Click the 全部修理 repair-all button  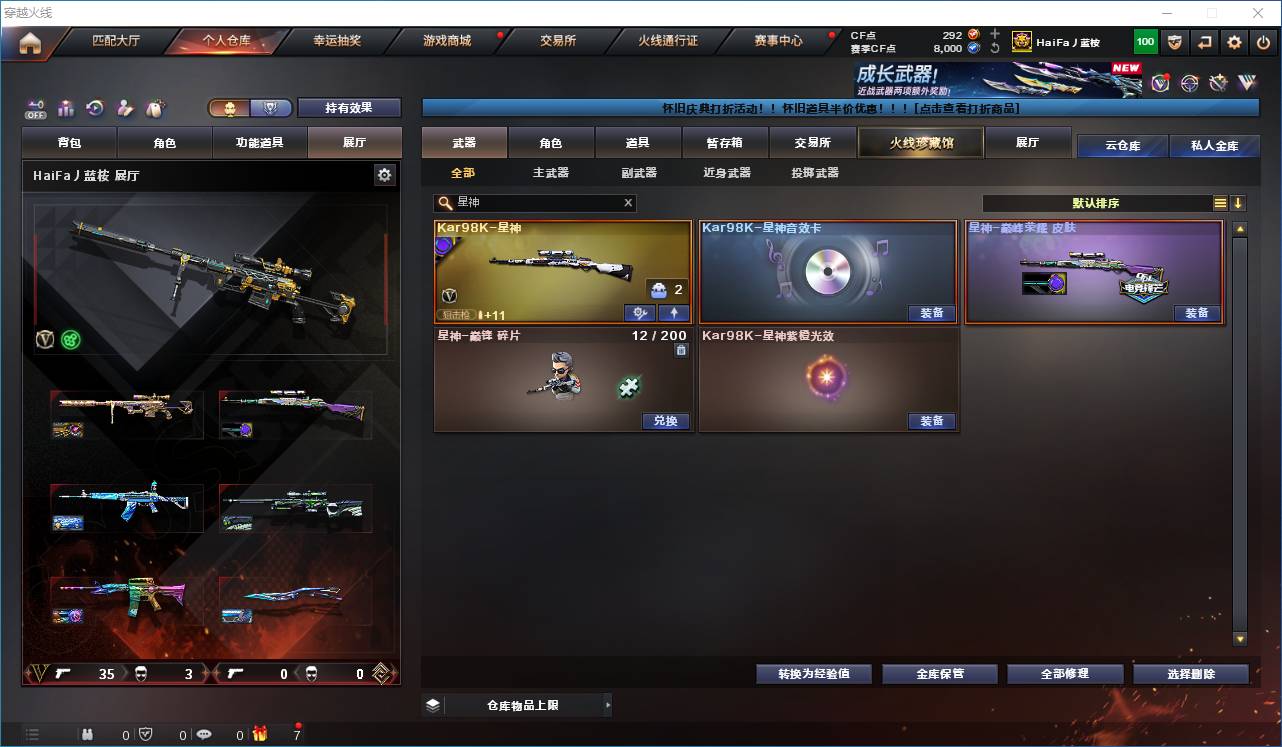(1065, 673)
